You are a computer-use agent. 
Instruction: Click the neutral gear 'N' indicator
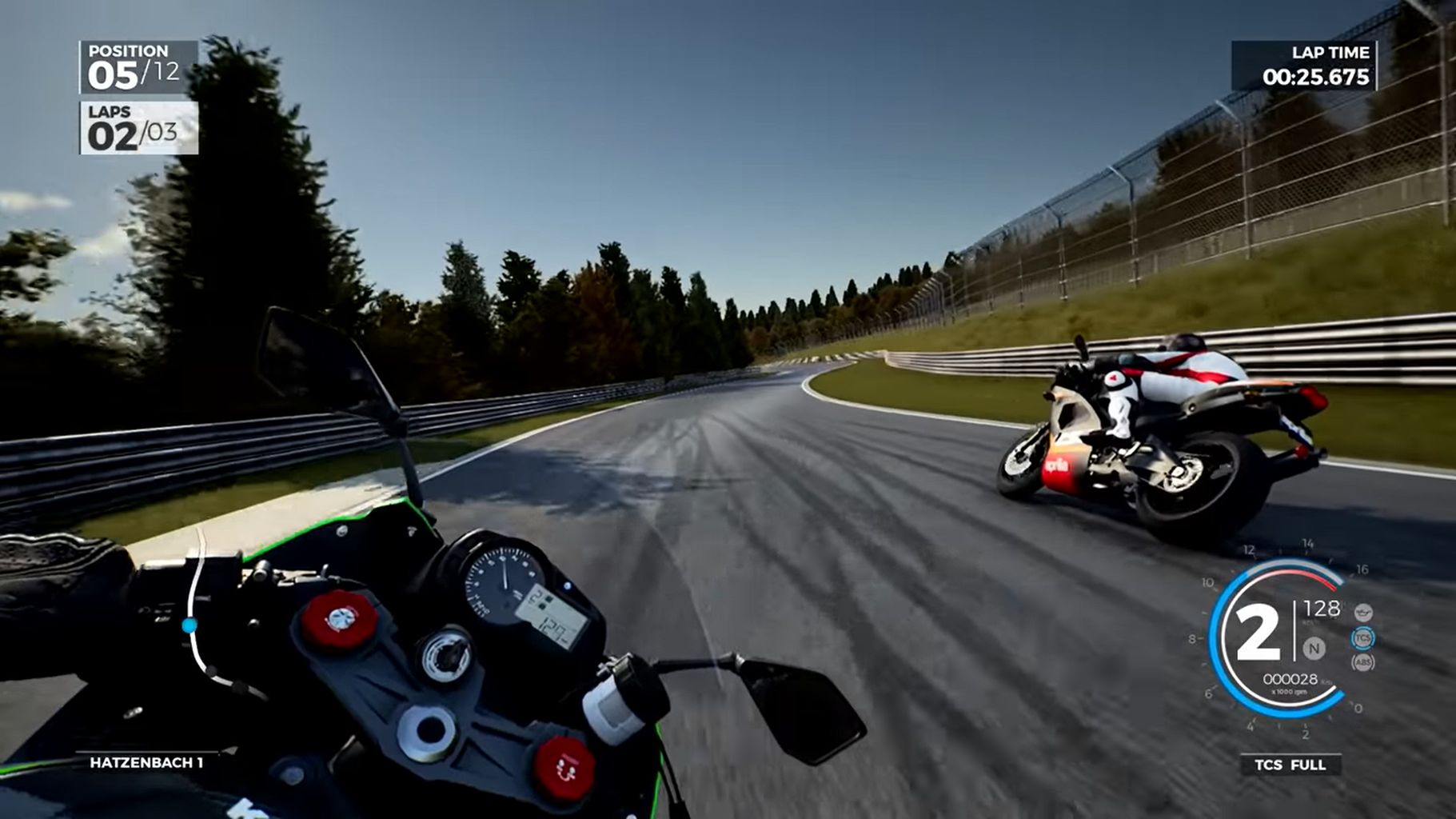click(1314, 649)
